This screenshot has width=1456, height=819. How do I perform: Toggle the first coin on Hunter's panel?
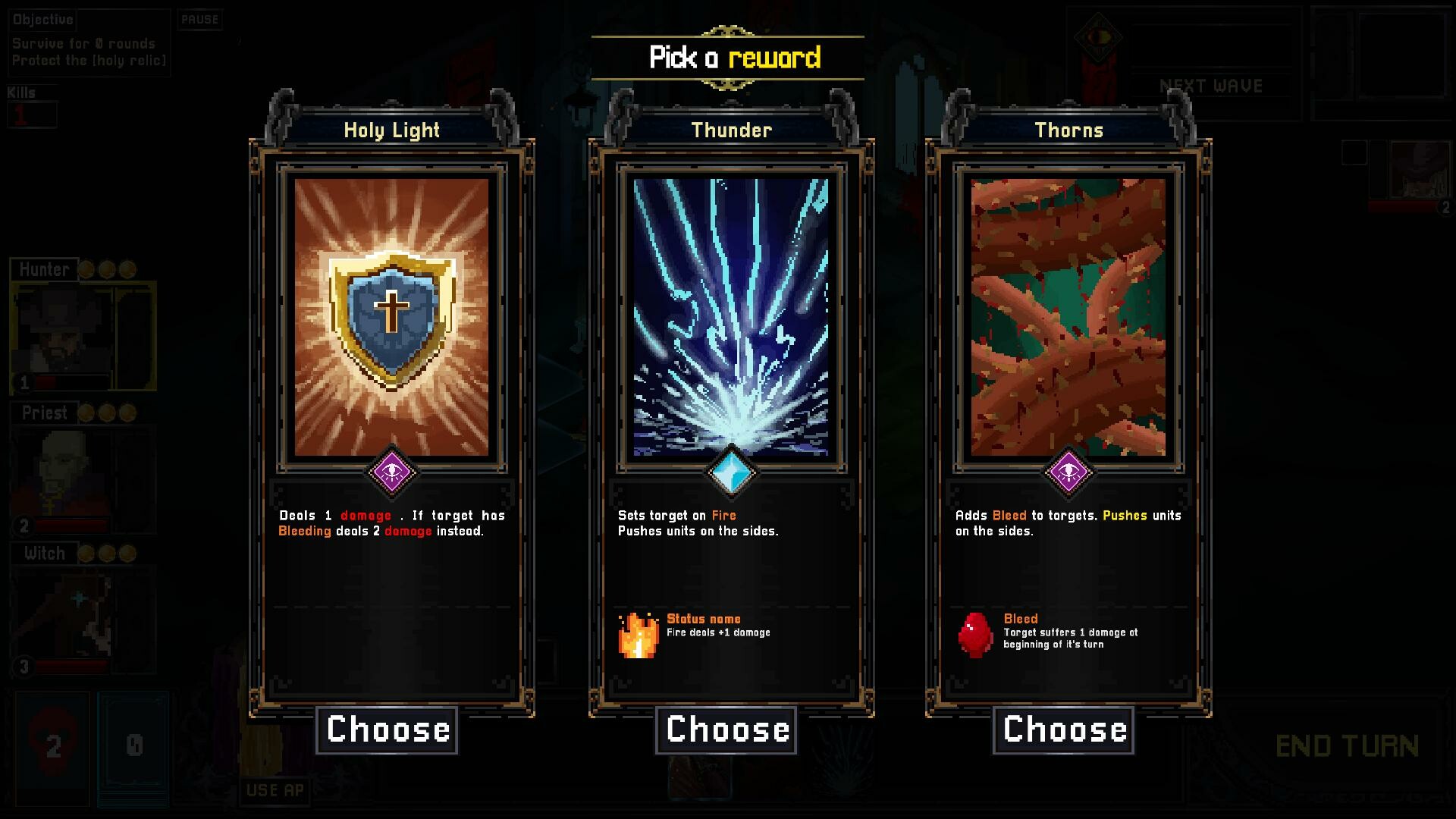86,268
